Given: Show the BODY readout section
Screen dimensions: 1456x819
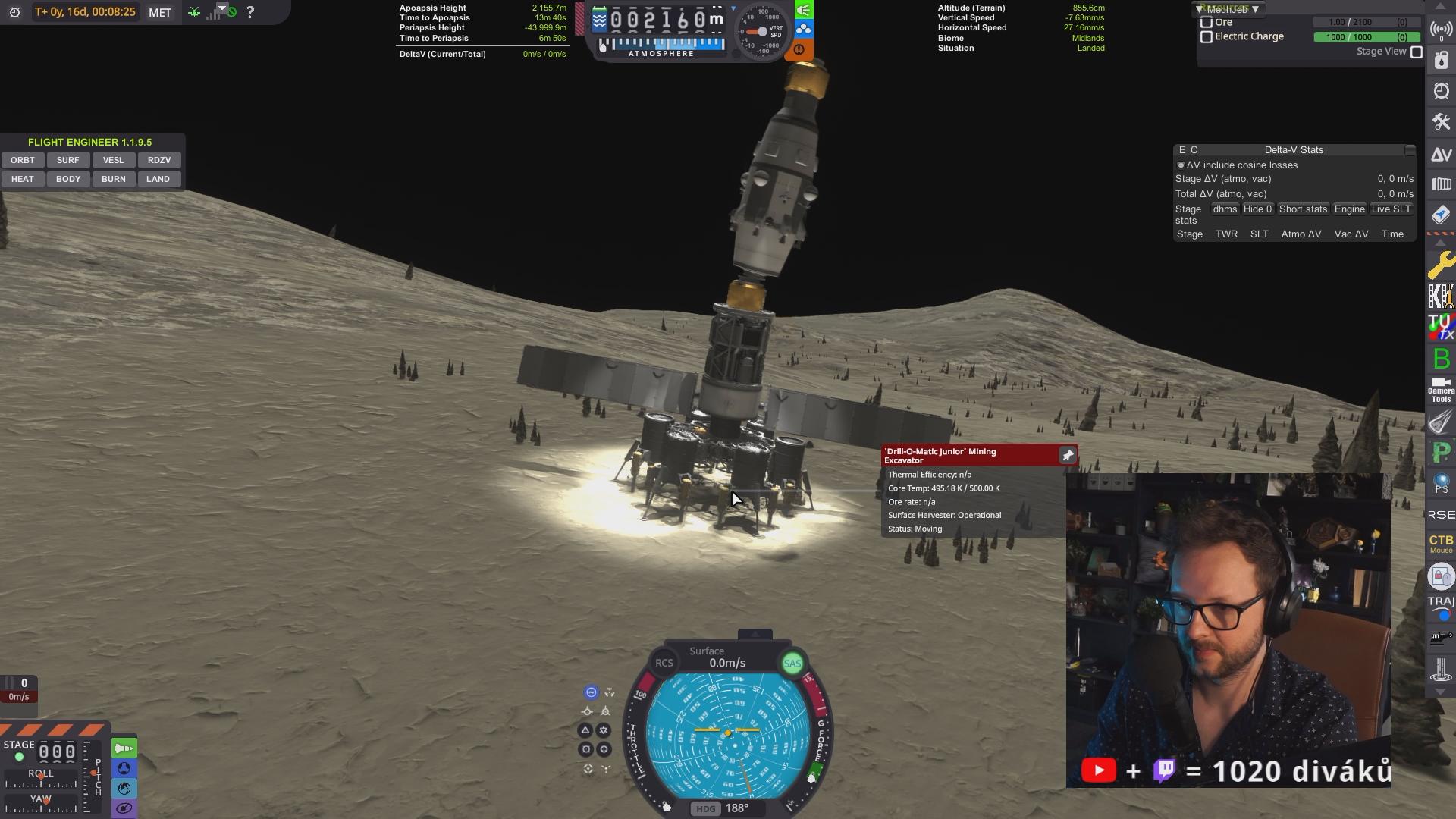Looking at the screenshot, I should (x=67, y=179).
